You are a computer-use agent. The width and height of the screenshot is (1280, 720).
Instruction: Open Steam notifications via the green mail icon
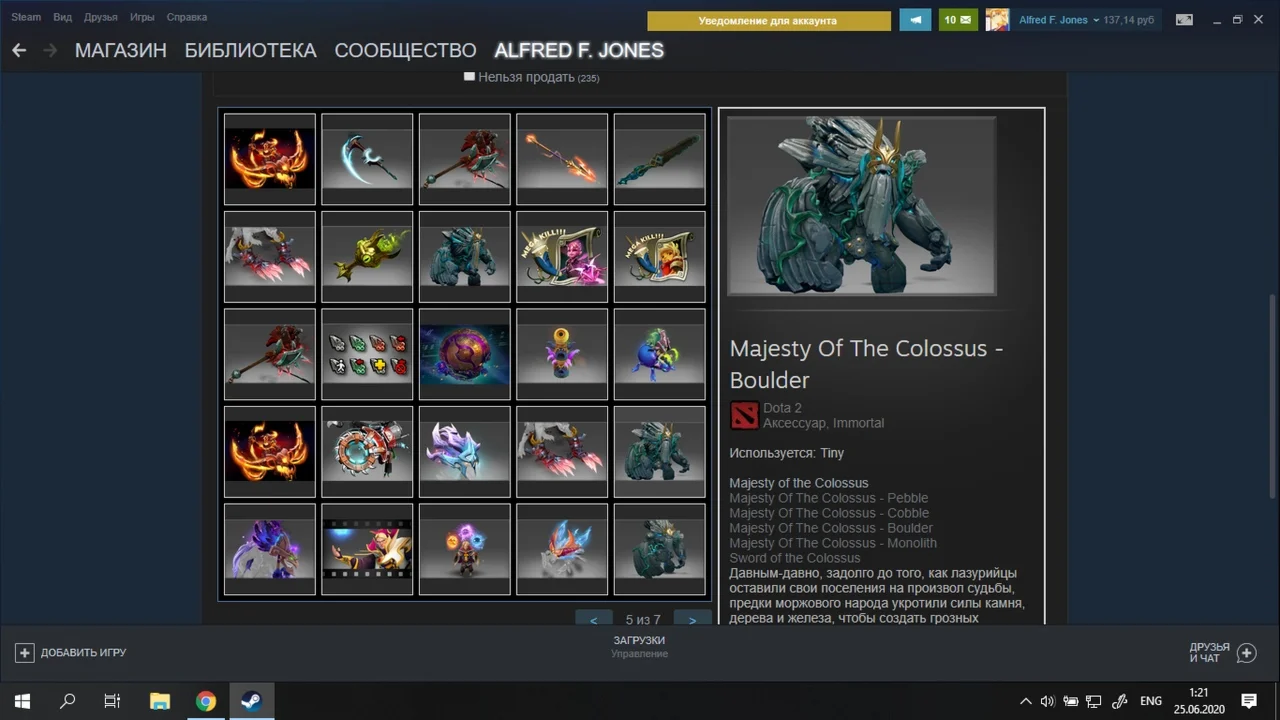(x=957, y=19)
